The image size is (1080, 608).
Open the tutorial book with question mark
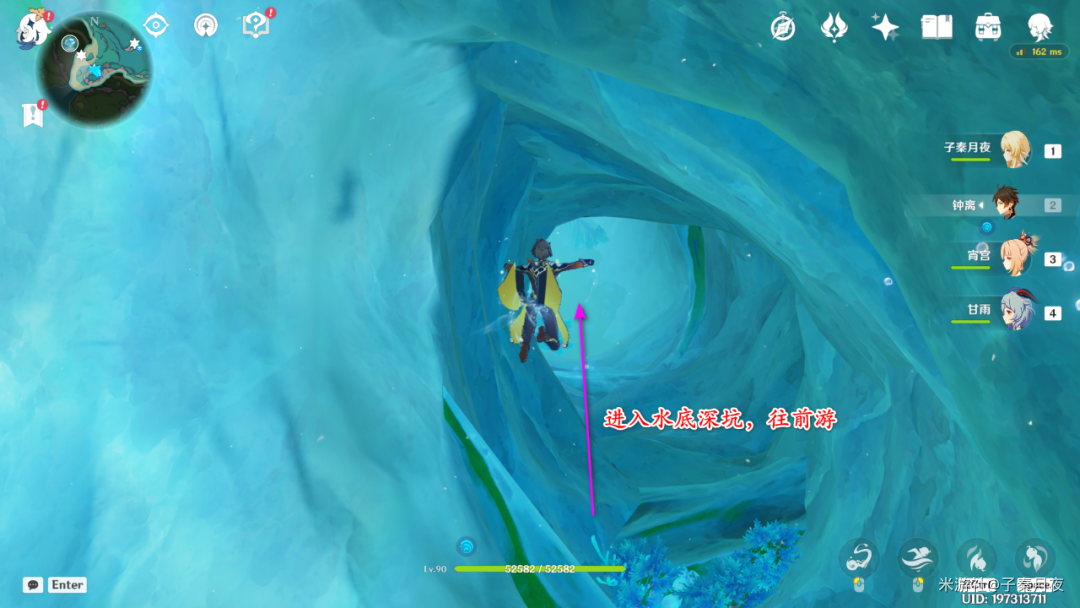coord(256,25)
